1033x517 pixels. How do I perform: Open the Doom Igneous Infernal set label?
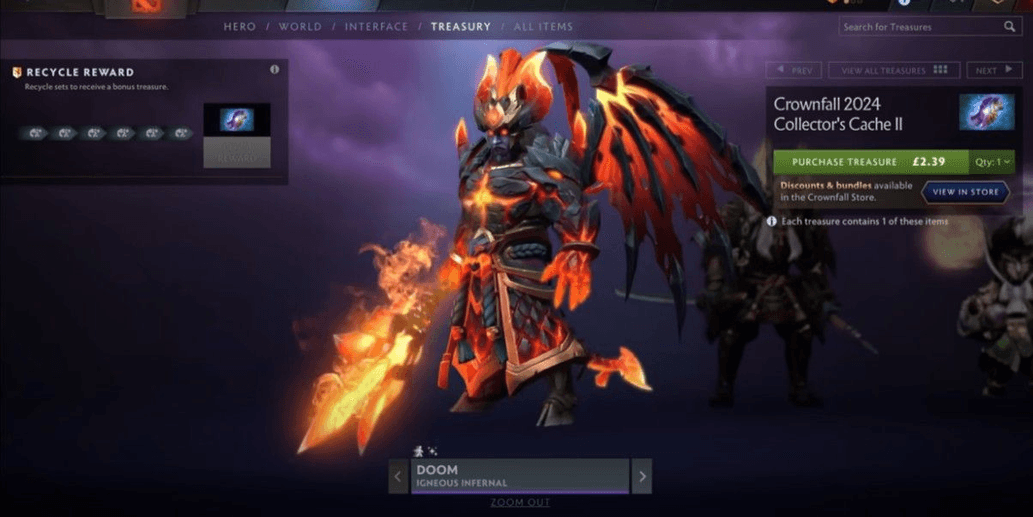tap(520, 475)
